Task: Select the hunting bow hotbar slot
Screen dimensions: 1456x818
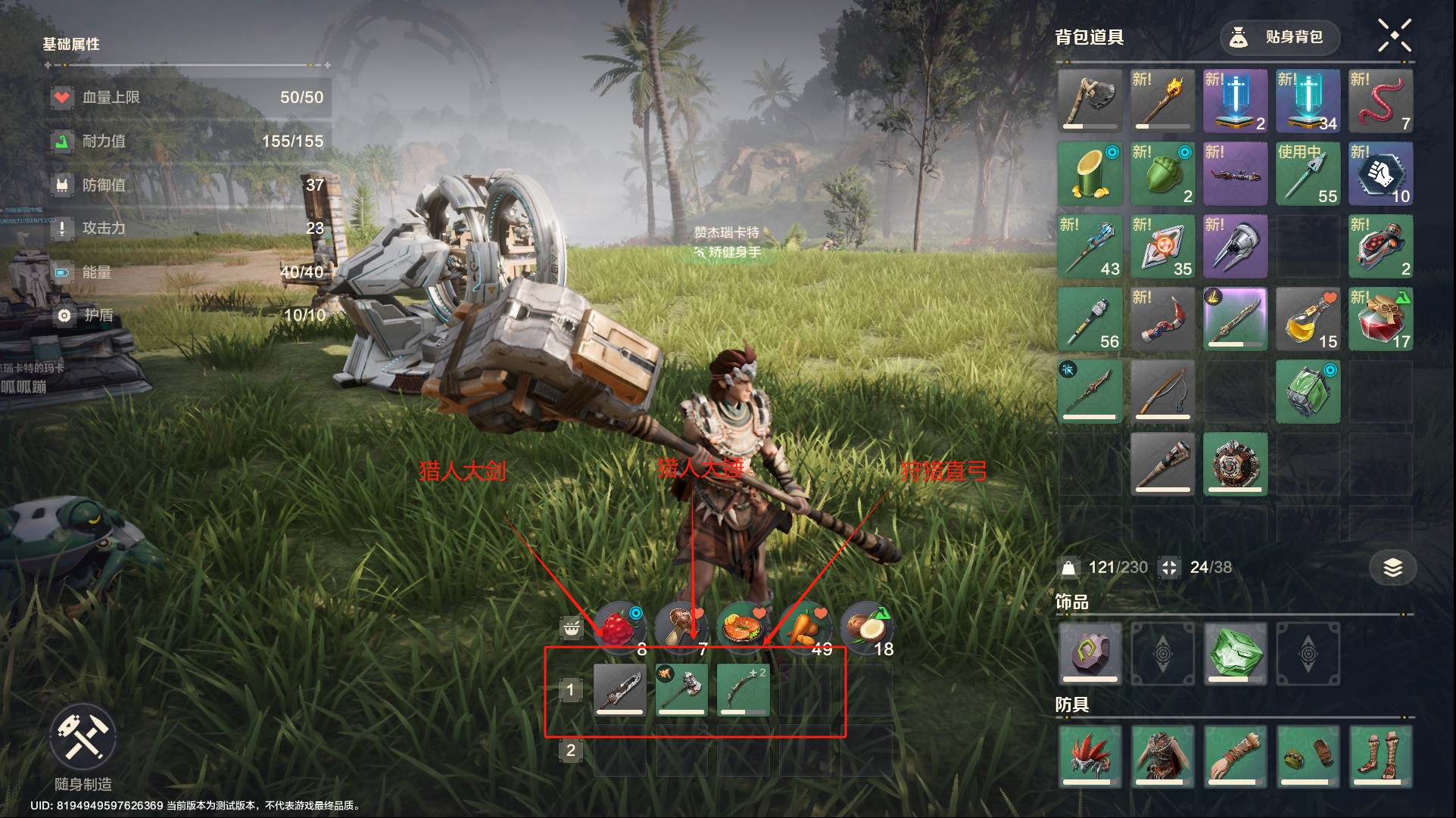Action: pyautogui.click(x=743, y=689)
